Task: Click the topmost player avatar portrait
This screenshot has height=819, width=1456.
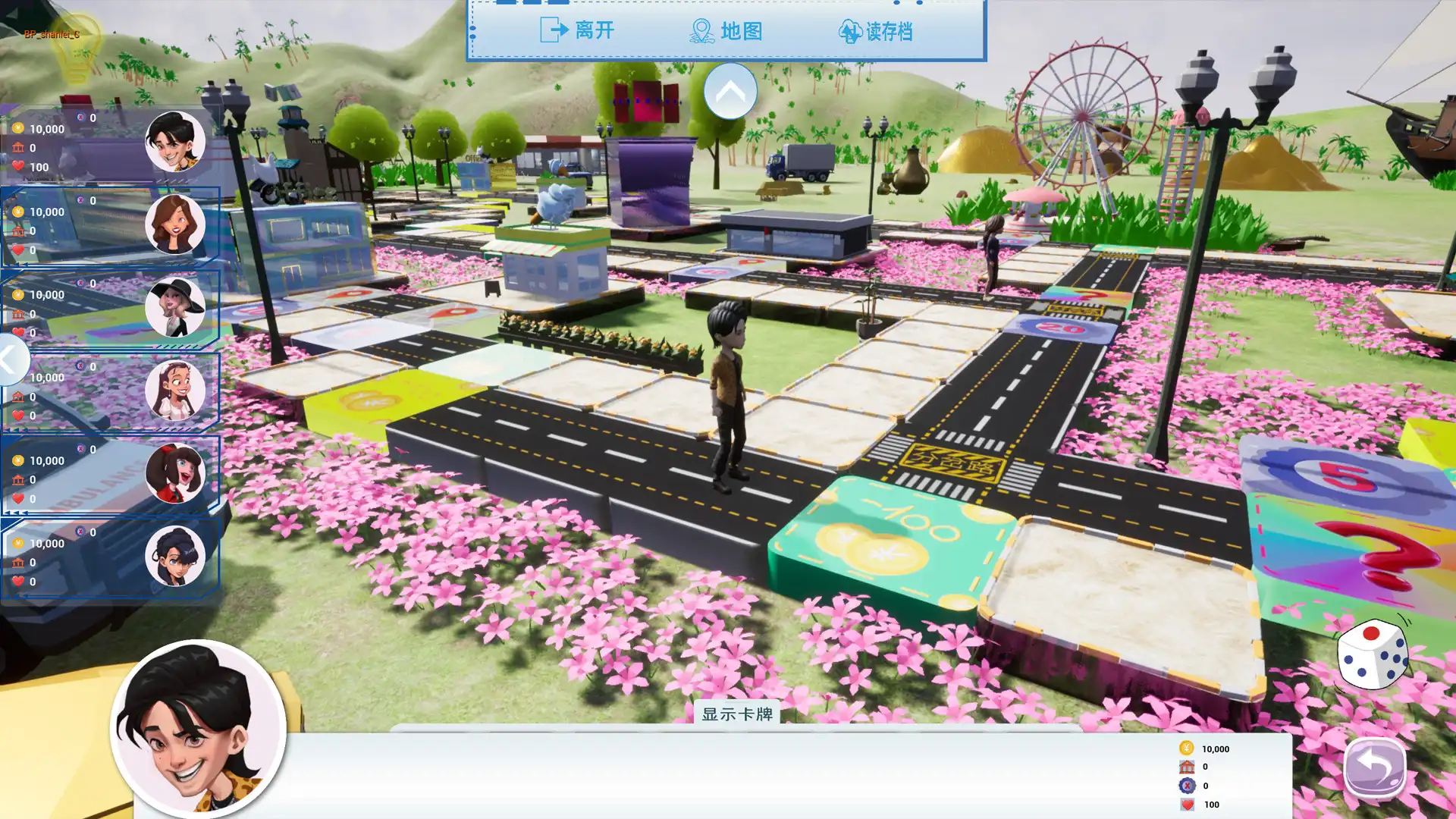Action: coord(174,141)
